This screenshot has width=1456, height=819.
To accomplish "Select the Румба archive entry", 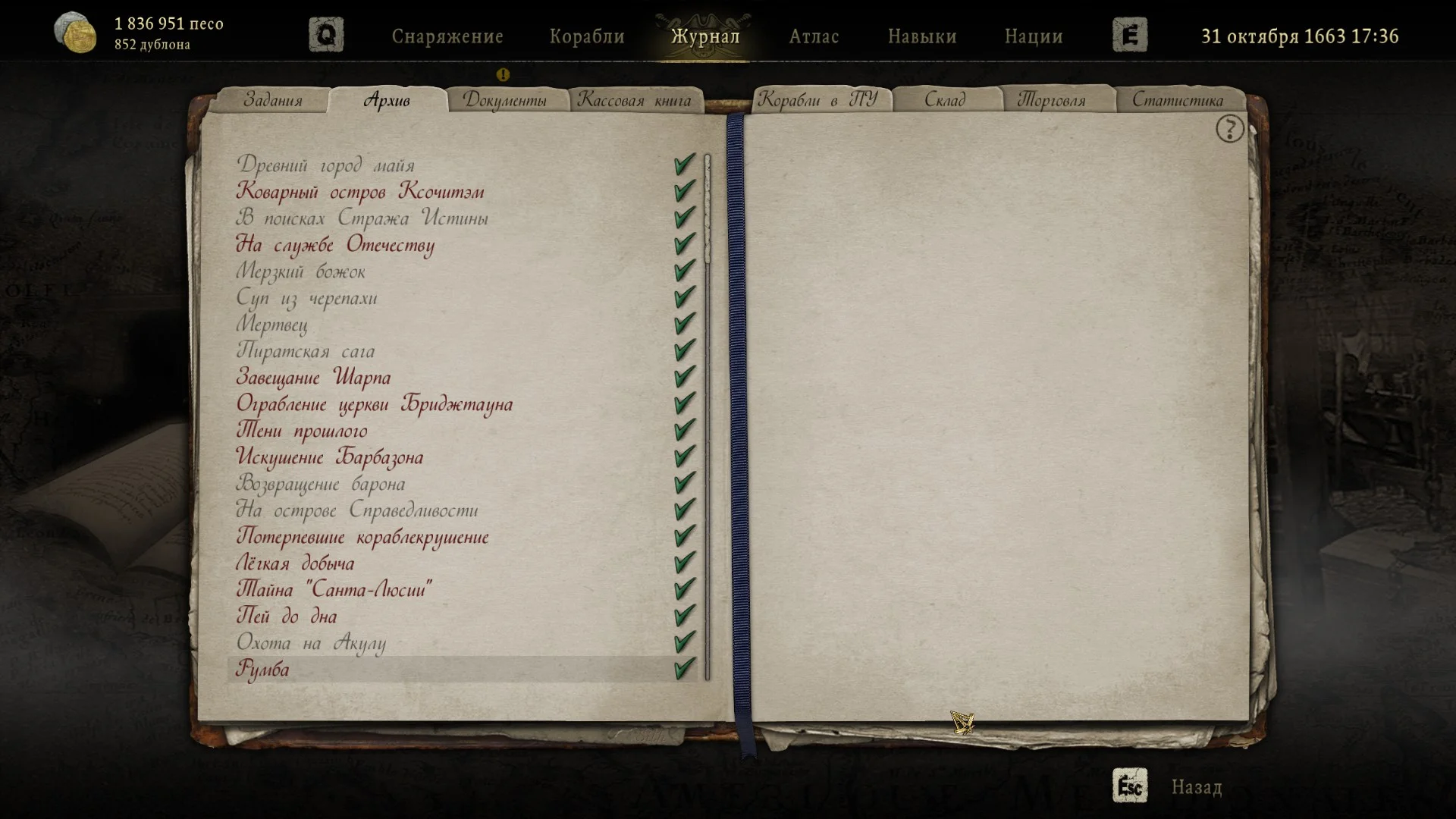I will click(262, 670).
